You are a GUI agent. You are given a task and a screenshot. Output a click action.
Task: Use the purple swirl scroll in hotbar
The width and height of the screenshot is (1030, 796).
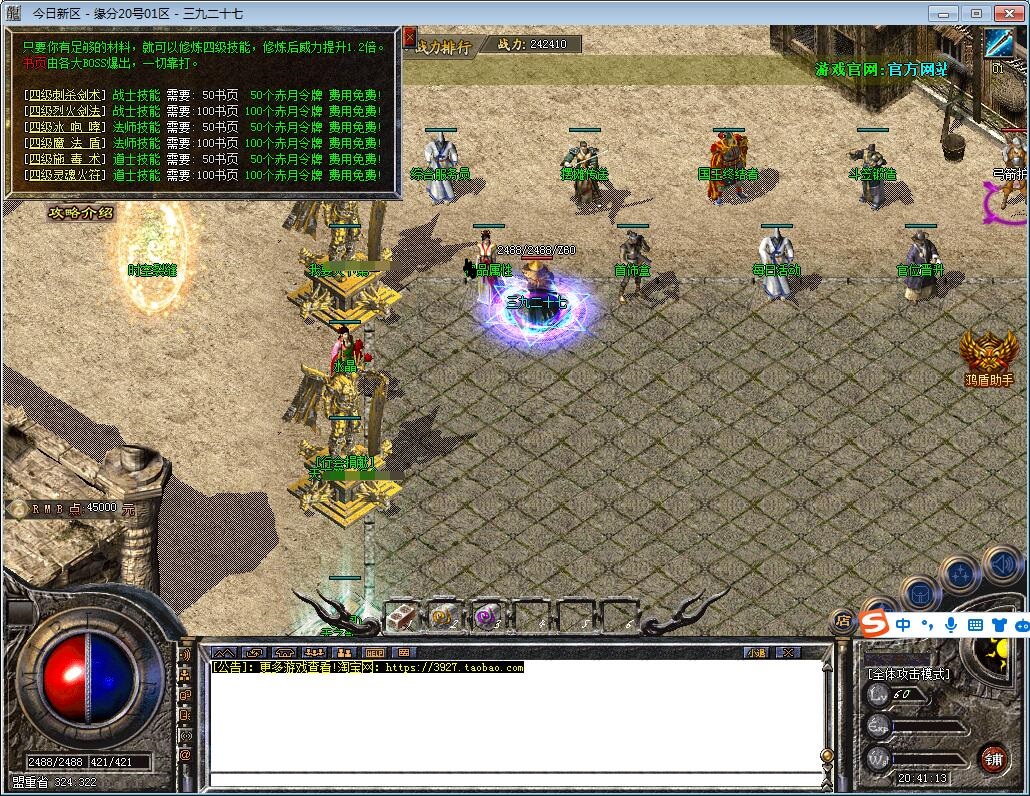(x=487, y=617)
